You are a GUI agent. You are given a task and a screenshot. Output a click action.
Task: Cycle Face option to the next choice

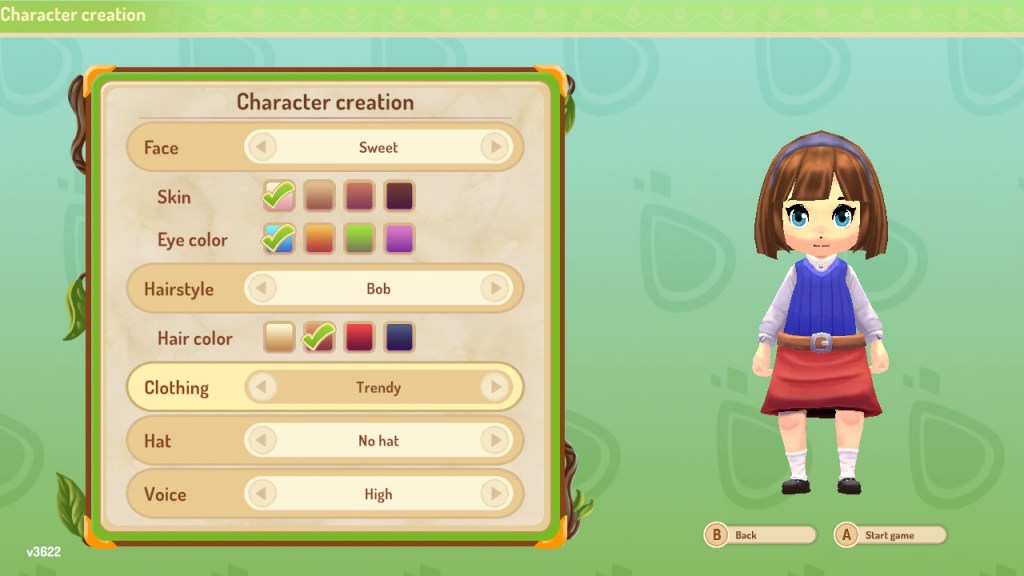[x=494, y=148]
